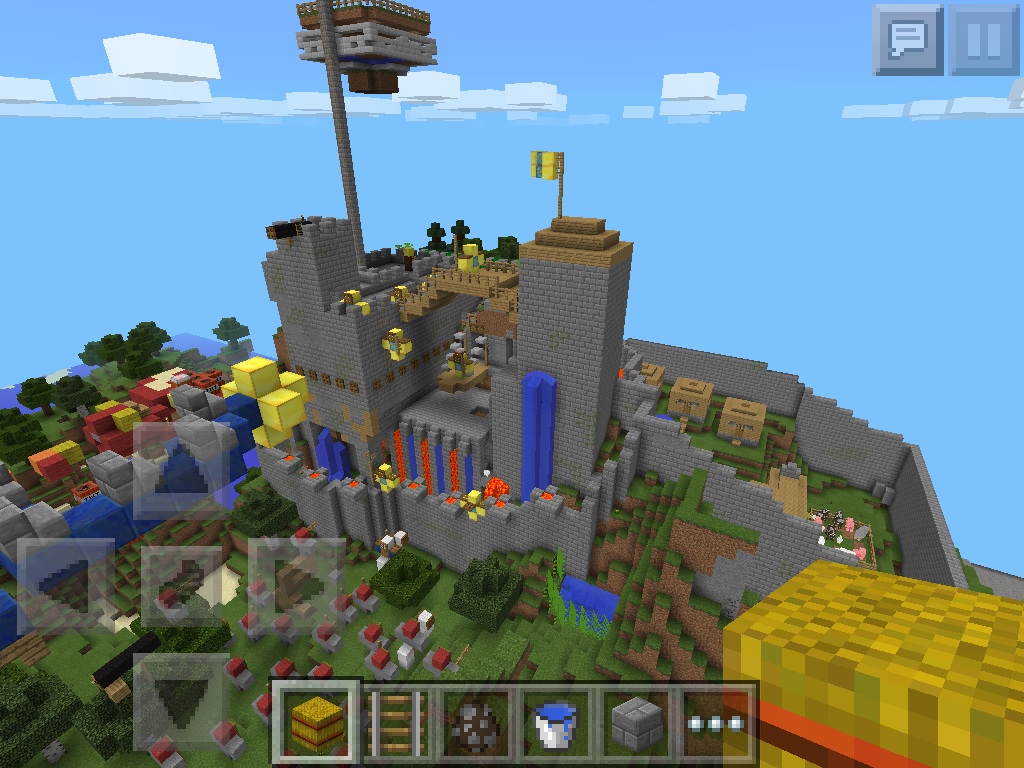Tap the D-pad down arrow
This screenshot has width=1024, height=768.
point(180,700)
